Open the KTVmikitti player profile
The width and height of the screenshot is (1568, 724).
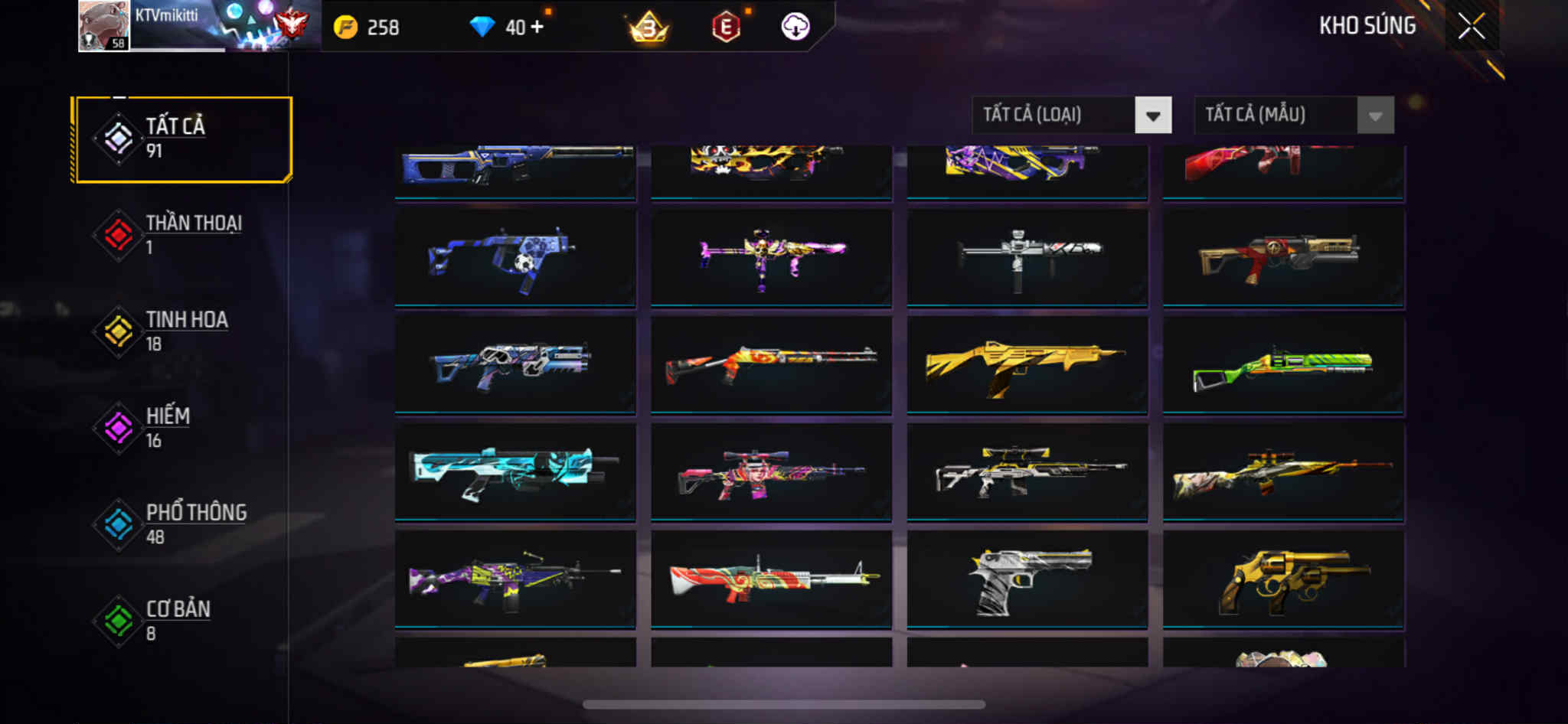(104, 26)
